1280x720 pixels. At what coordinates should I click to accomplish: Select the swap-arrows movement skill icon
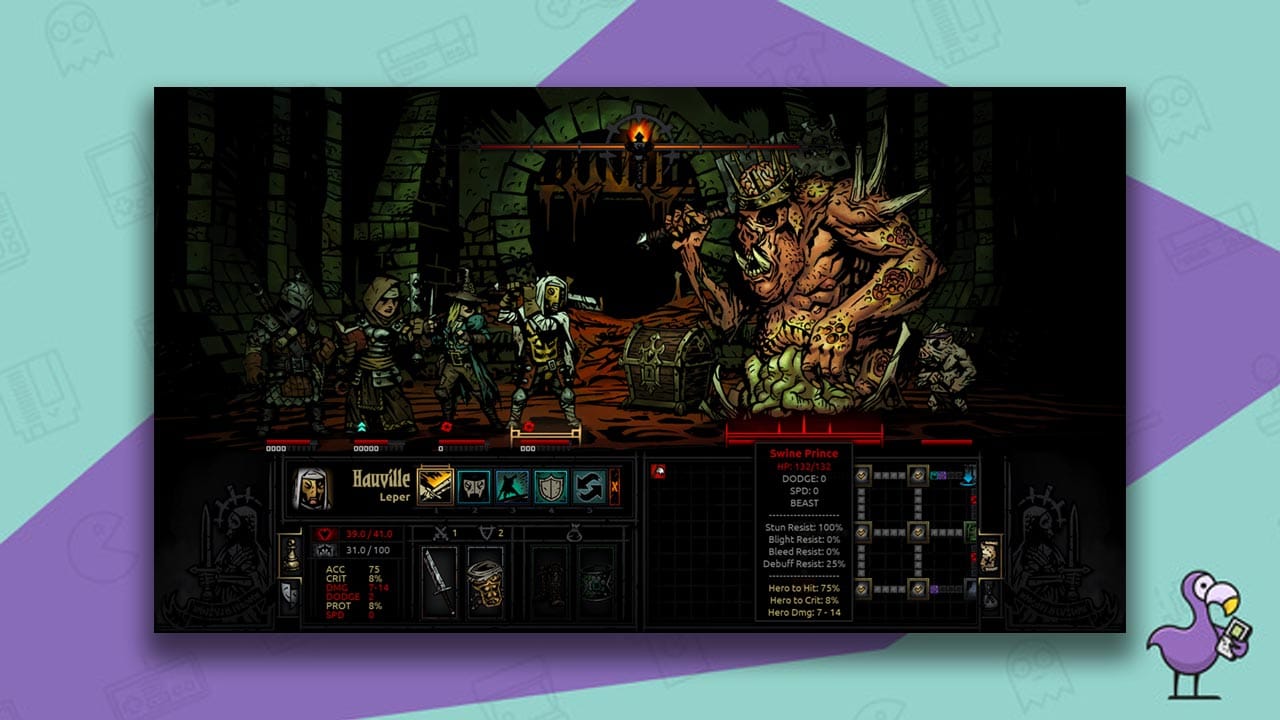click(x=589, y=487)
